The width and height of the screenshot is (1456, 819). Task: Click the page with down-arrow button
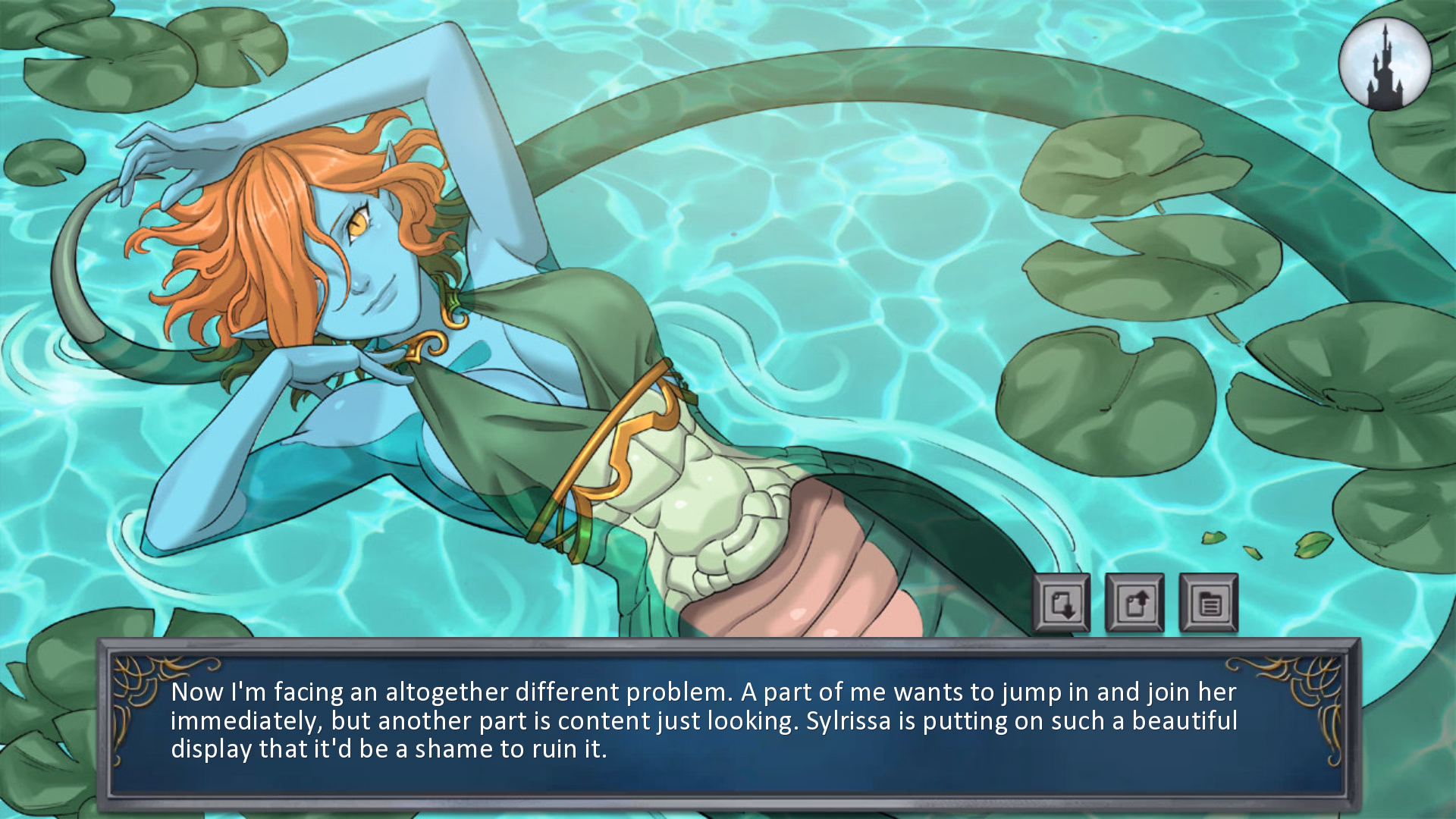1061,604
